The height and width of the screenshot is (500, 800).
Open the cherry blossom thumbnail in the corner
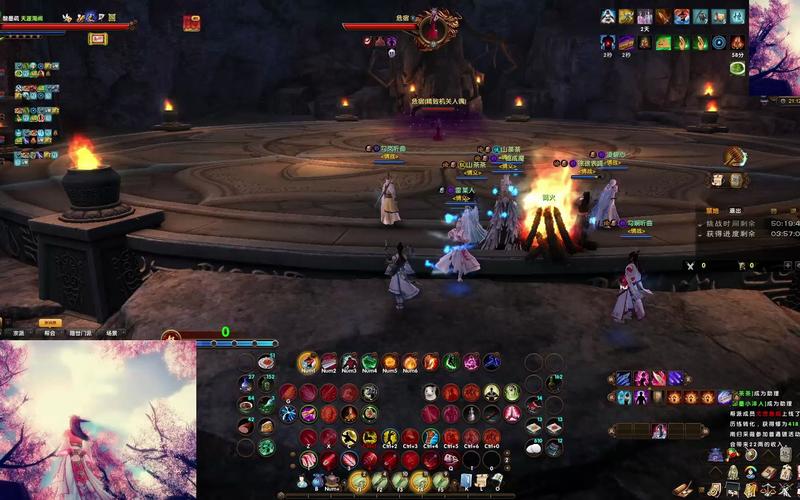pos(774,47)
